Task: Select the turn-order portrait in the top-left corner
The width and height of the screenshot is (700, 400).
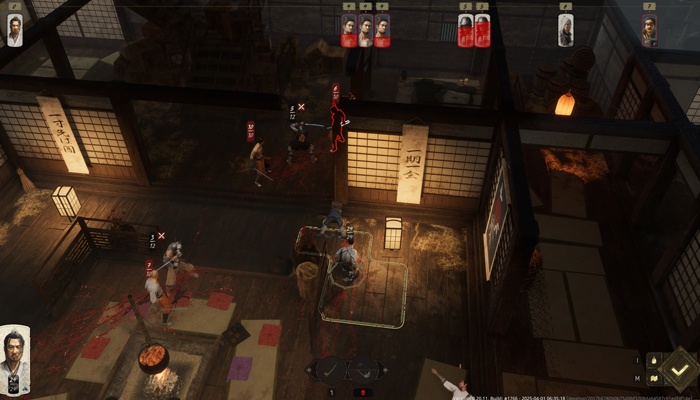Action: tap(15, 30)
